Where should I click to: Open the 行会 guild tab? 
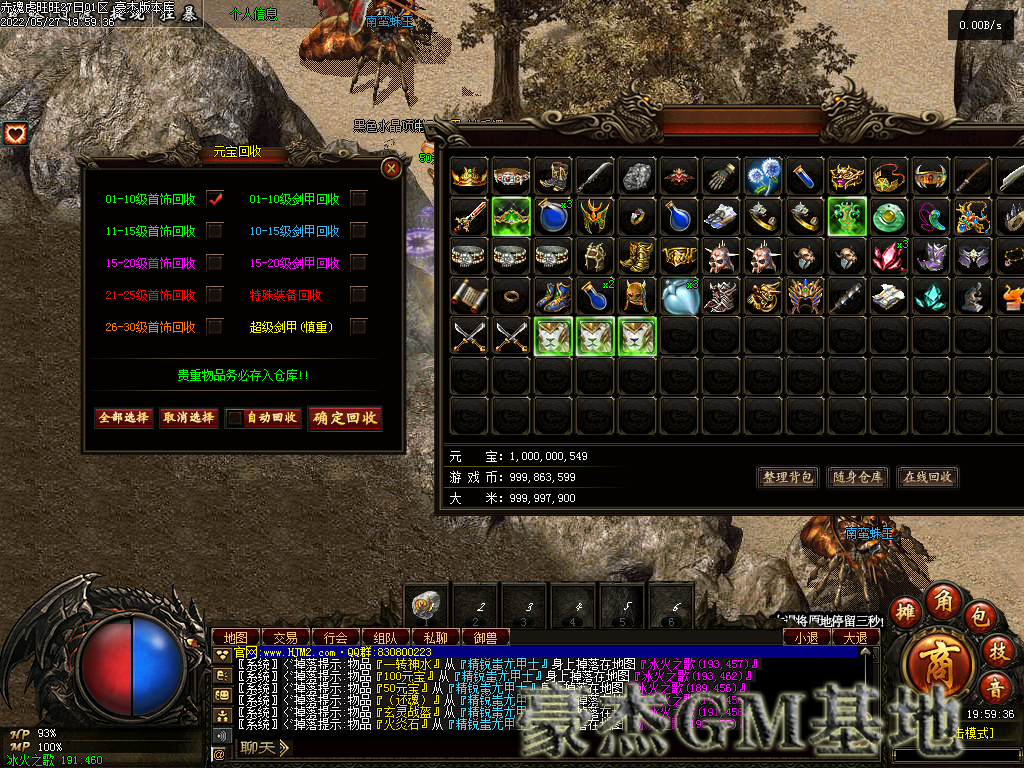(x=336, y=637)
